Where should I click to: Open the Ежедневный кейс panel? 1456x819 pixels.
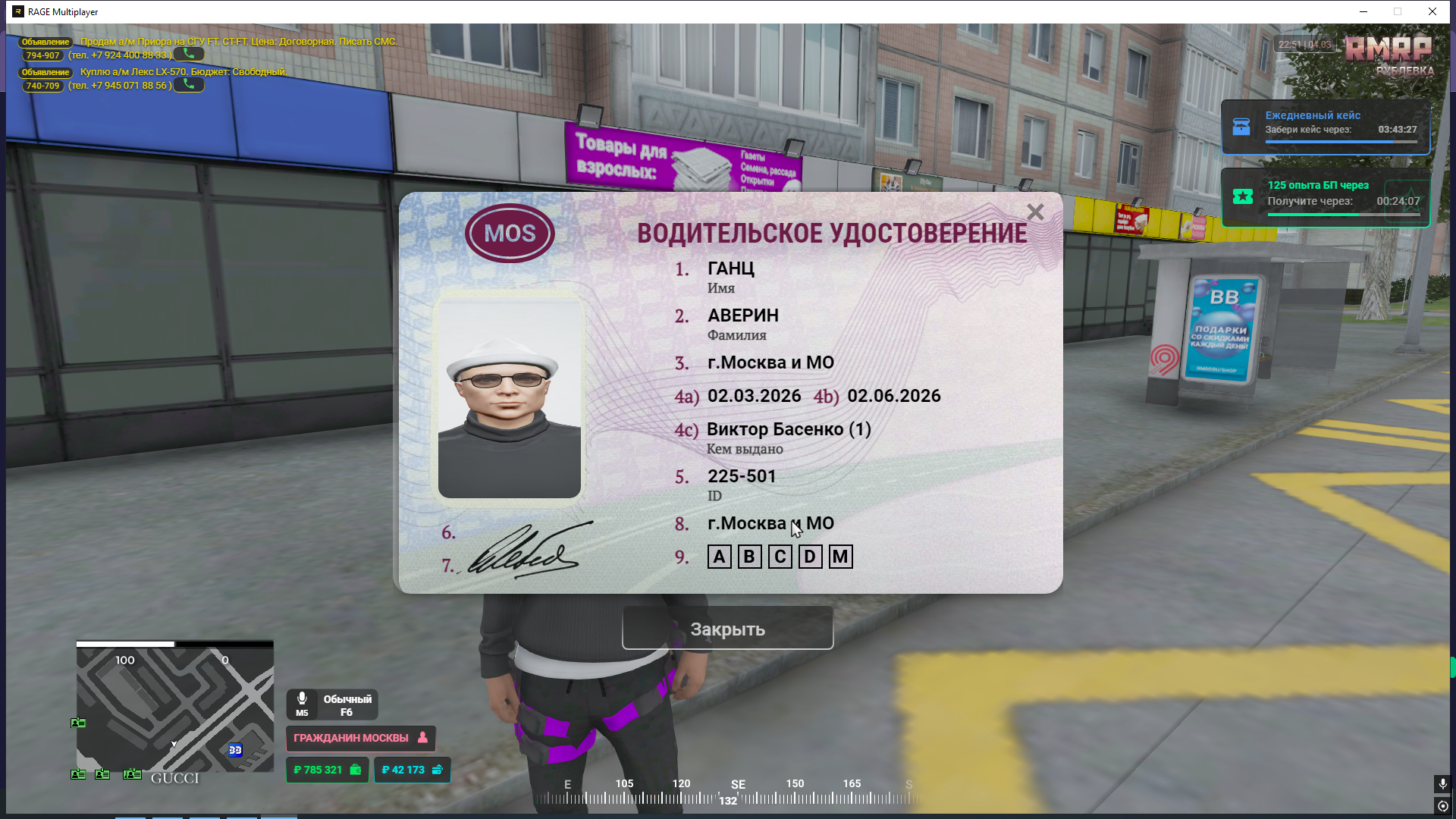pyautogui.click(x=1325, y=127)
